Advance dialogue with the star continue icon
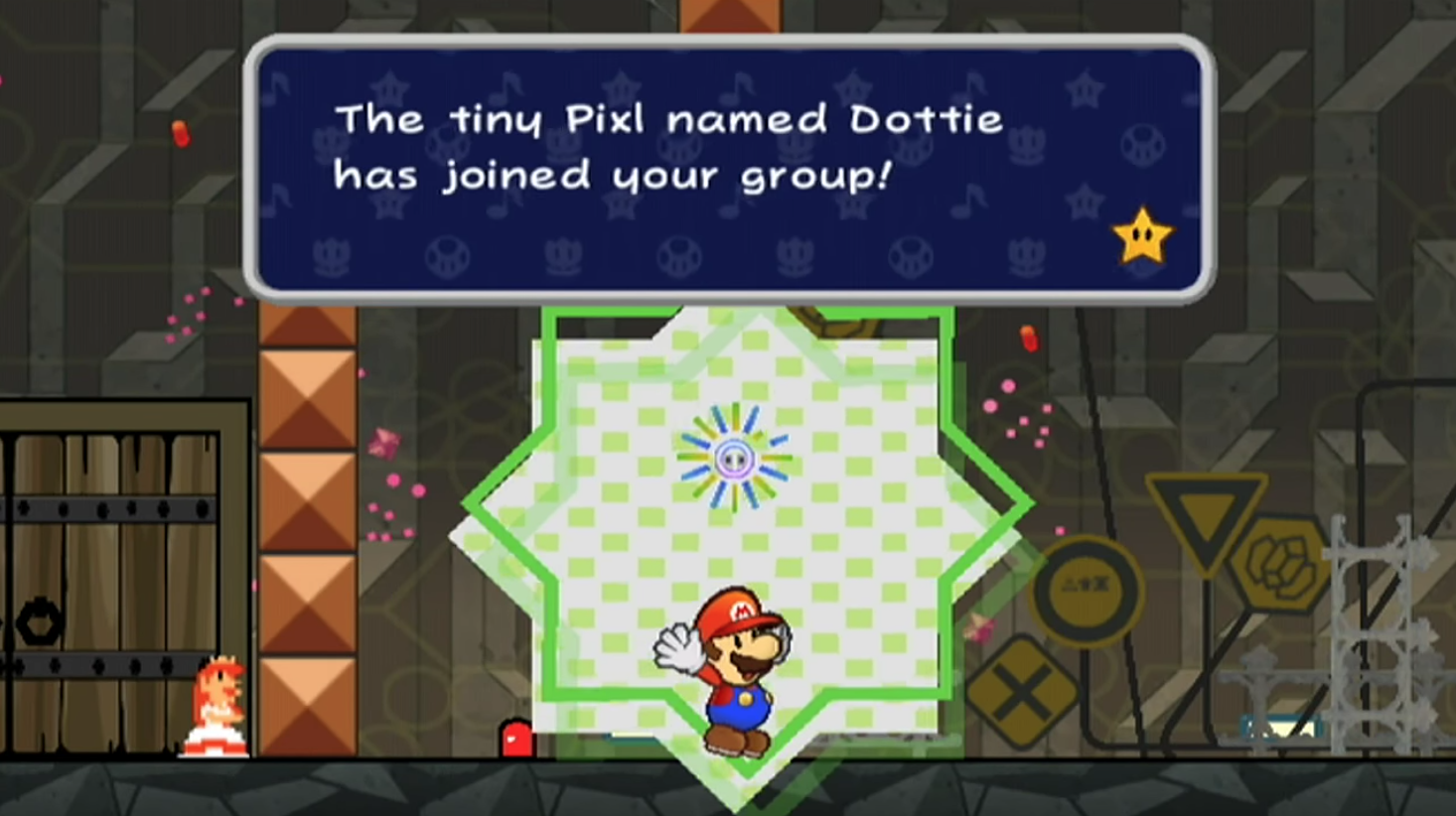The width and height of the screenshot is (1456, 816). (x=1141, y=236)
